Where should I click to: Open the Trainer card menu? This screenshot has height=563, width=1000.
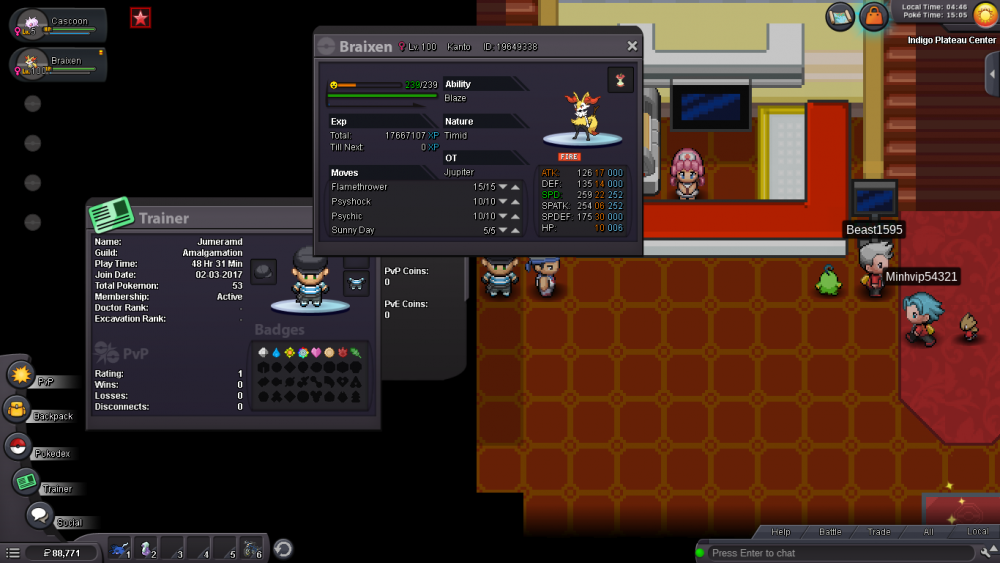pos(26,482)
